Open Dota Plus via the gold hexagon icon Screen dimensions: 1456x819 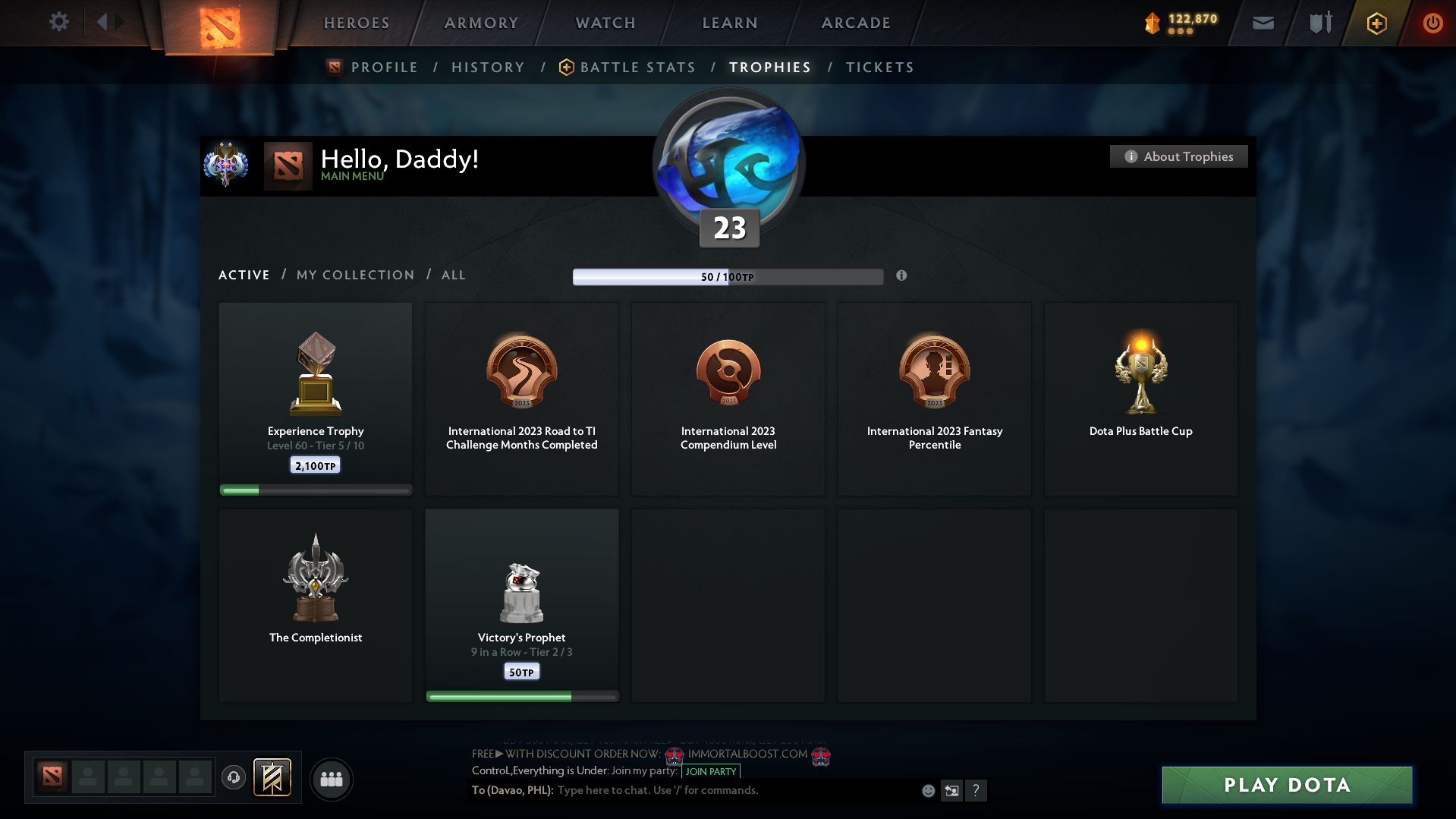[x=1376, y=24]
